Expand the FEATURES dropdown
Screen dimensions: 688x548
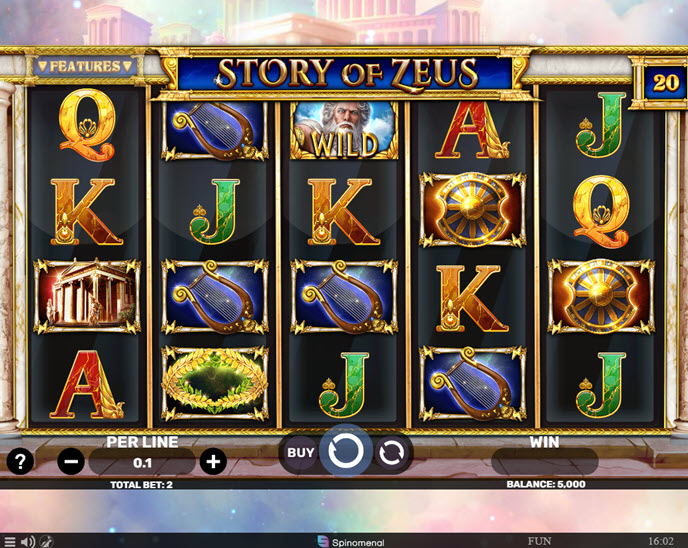point(85,67)
